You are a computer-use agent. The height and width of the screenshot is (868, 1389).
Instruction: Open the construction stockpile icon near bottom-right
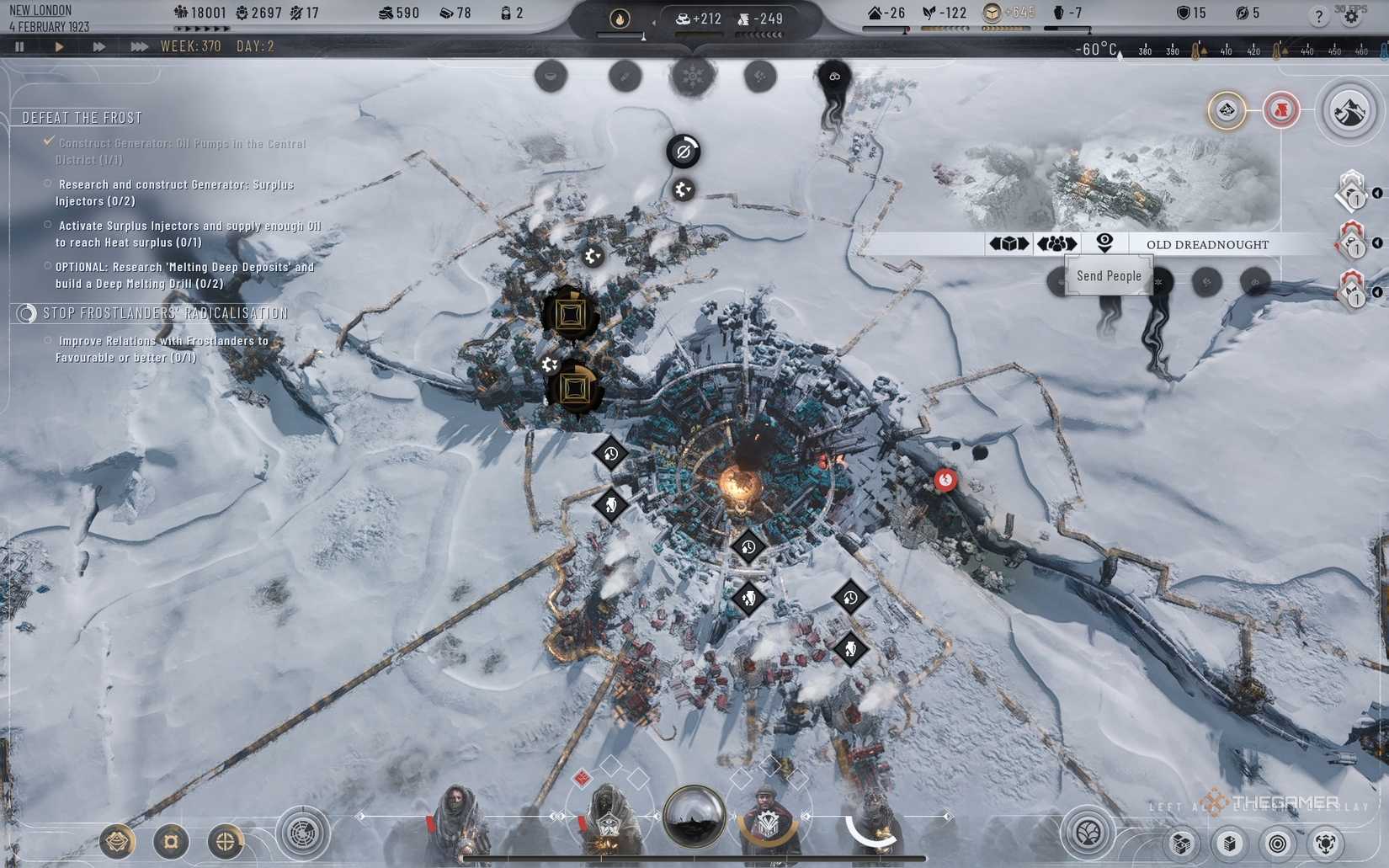pos(1230,843)
